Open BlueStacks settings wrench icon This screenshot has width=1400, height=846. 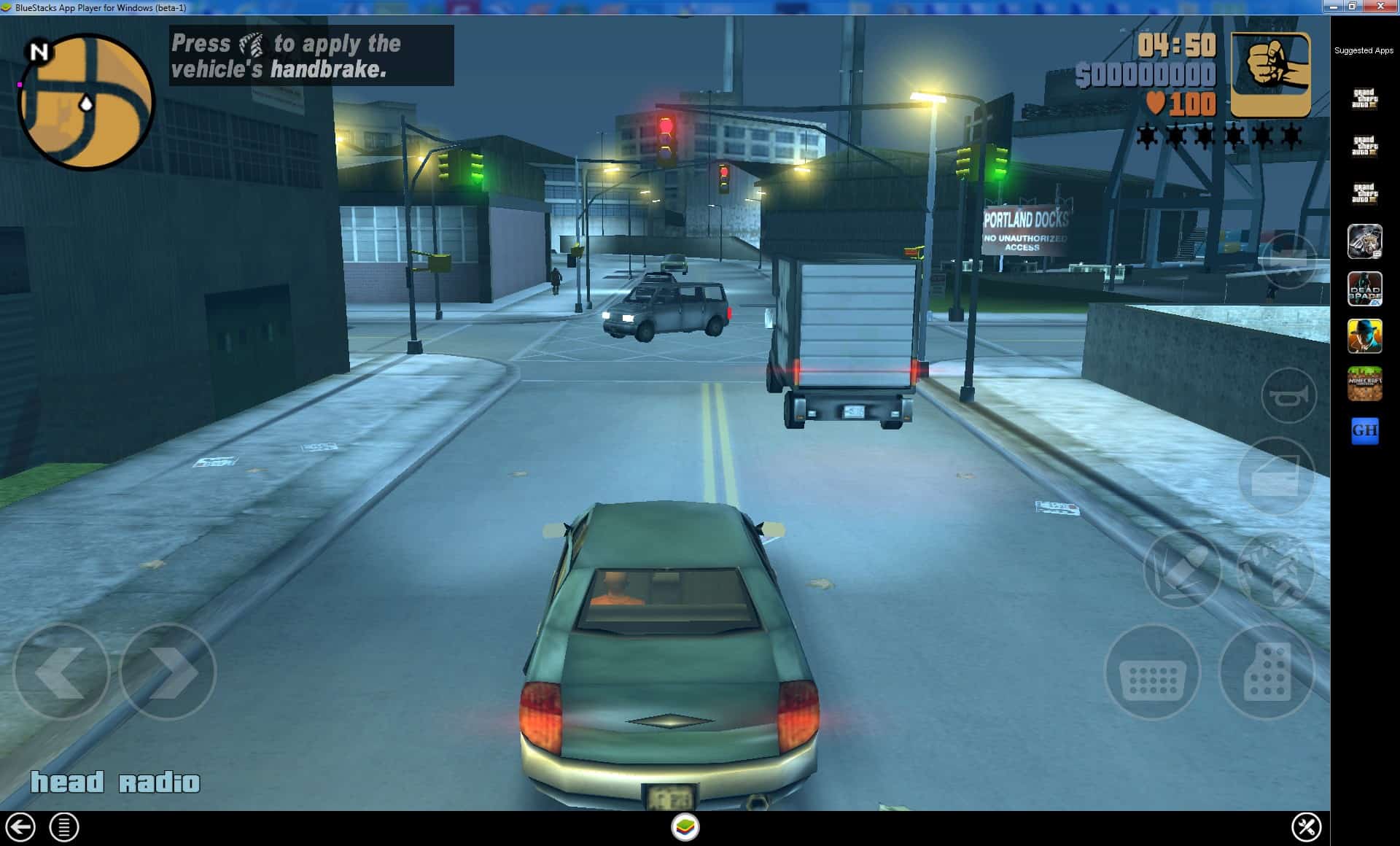point(1305,827)
